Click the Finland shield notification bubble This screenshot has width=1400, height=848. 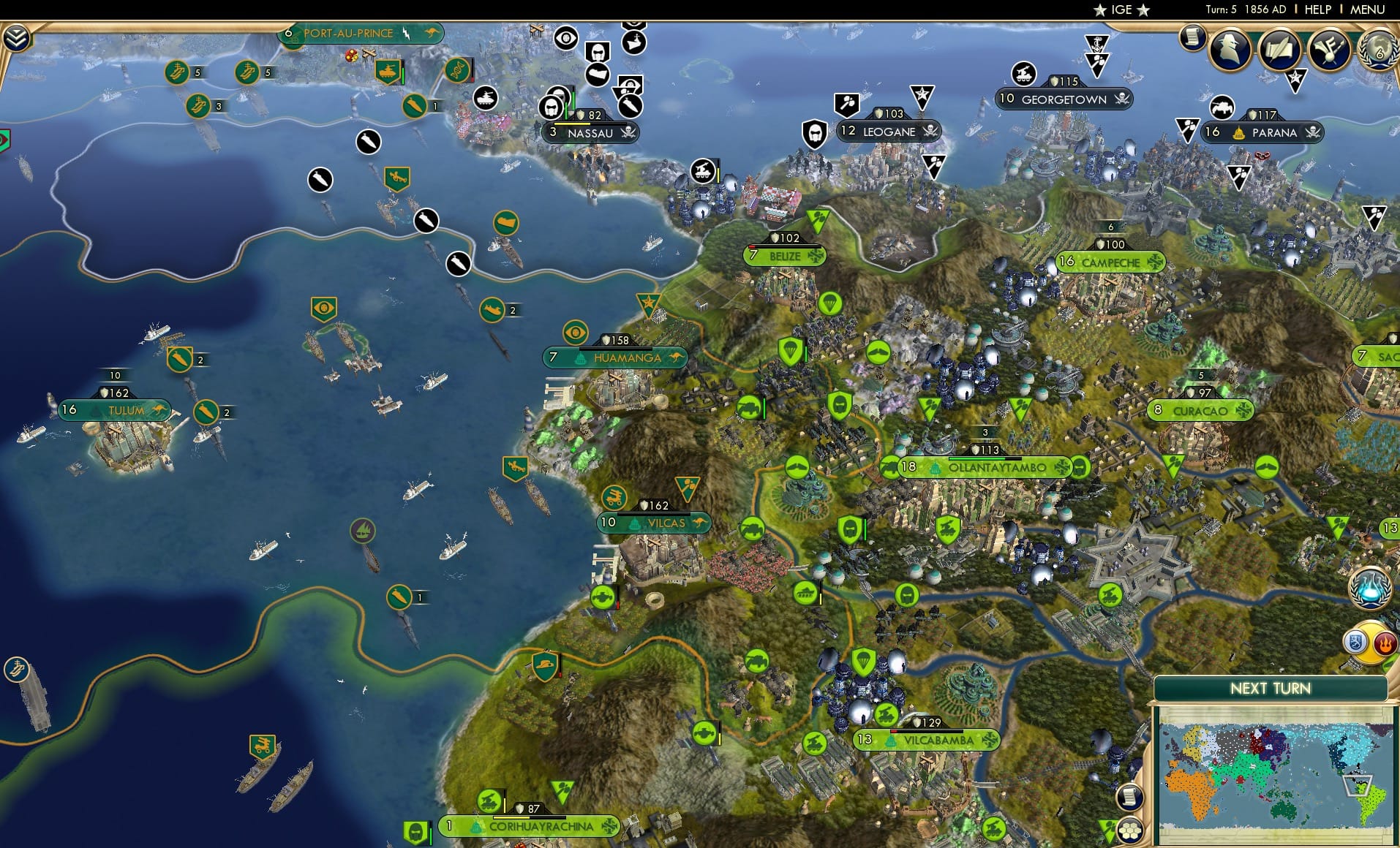tap(1355, 642)
